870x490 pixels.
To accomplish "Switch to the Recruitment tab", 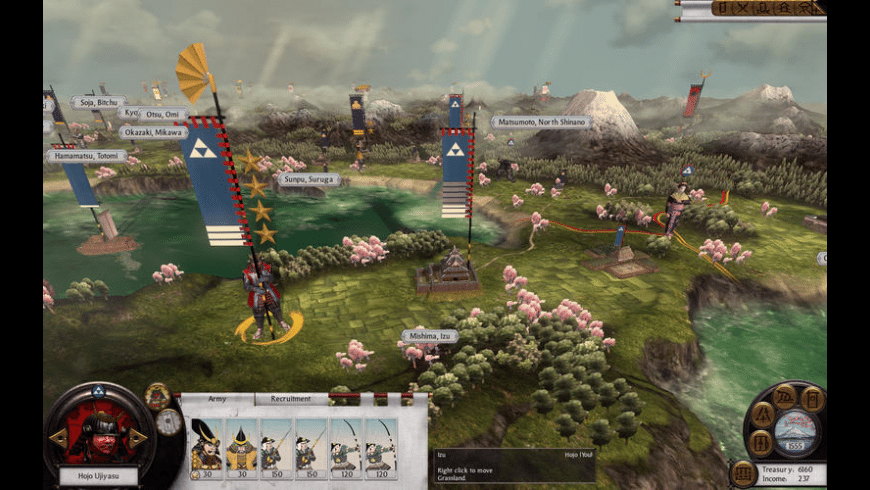I will click(290, 399).
